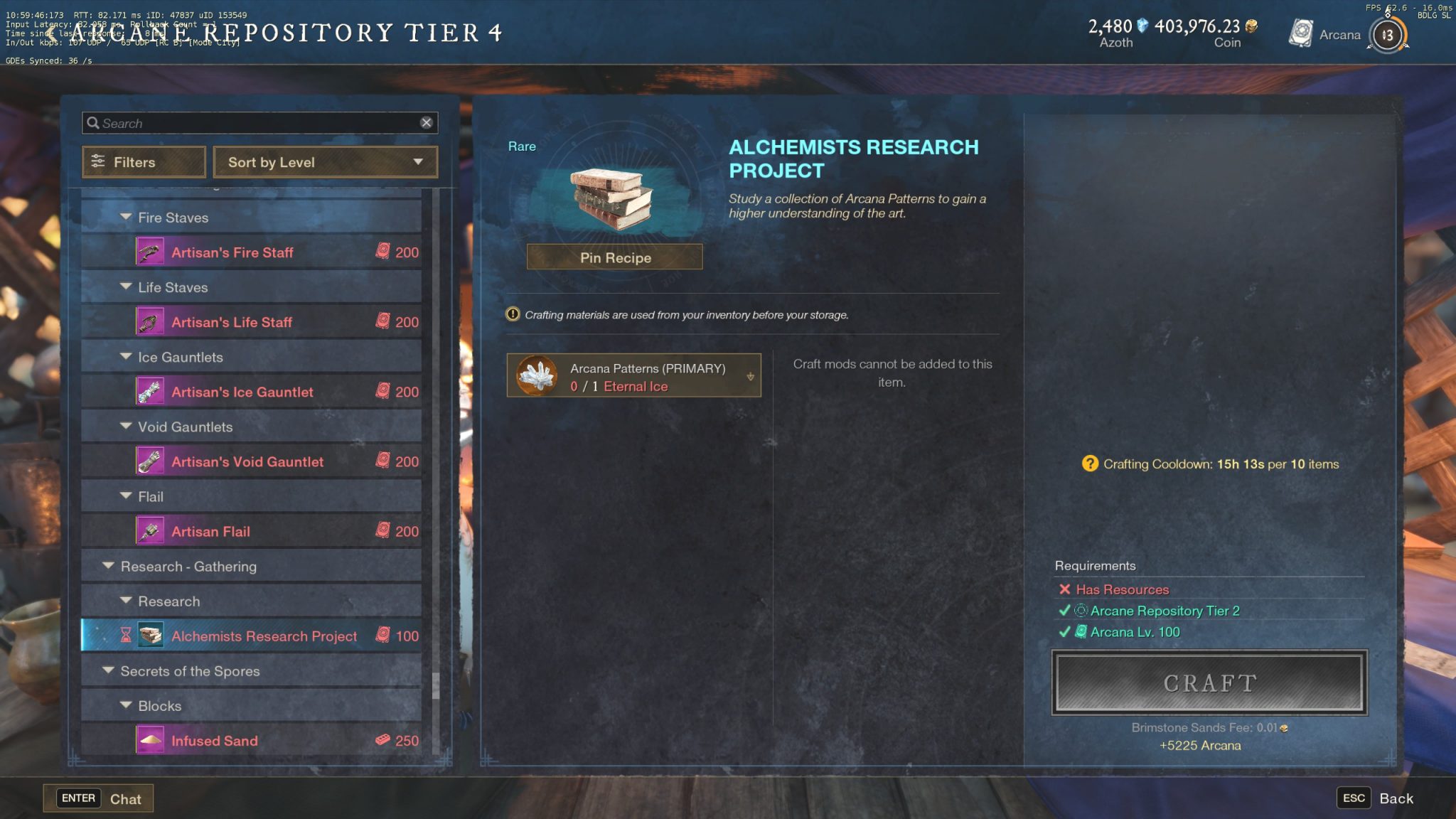Click the Eternal Ice crystal in ingredient slot
The height and width of the screenshot is (819, 1456).
(537, 375)
